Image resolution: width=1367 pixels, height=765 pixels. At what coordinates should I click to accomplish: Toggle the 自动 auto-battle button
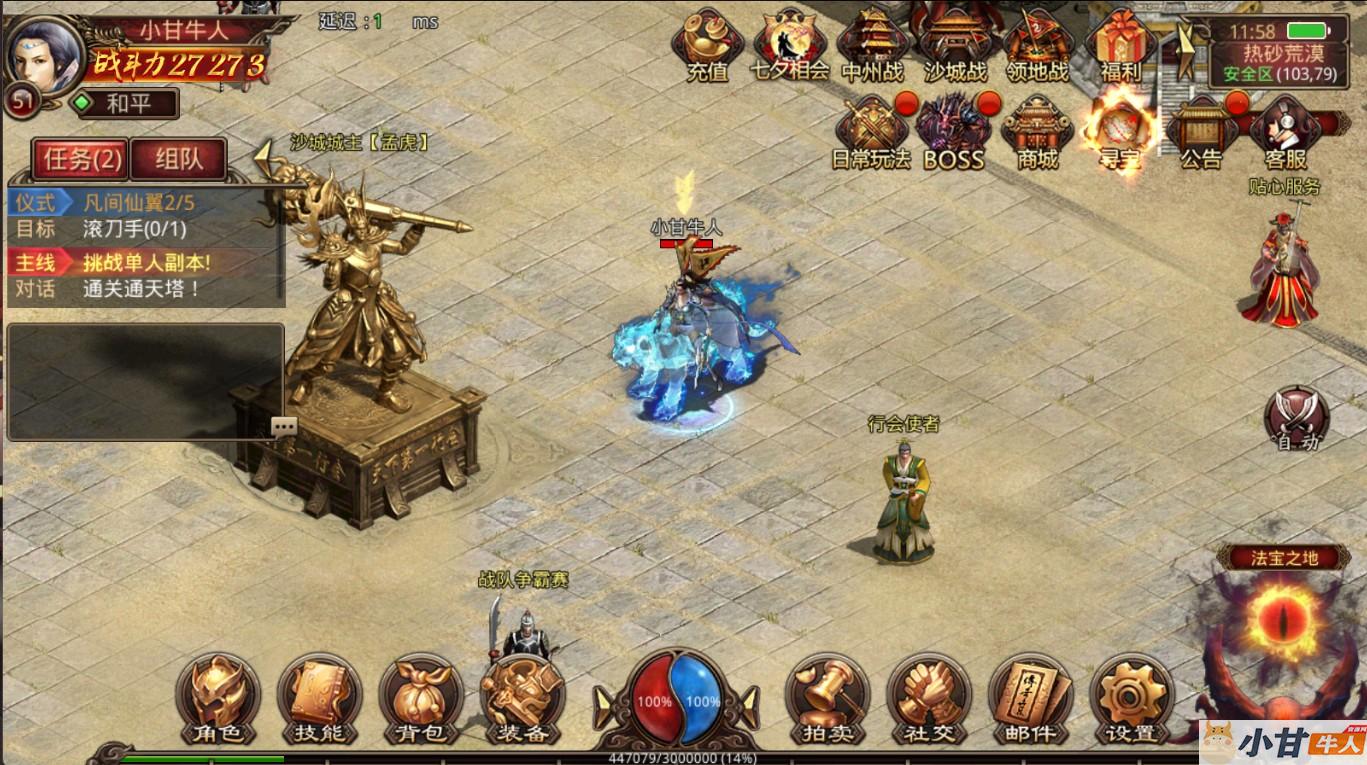coord(1297,418)
